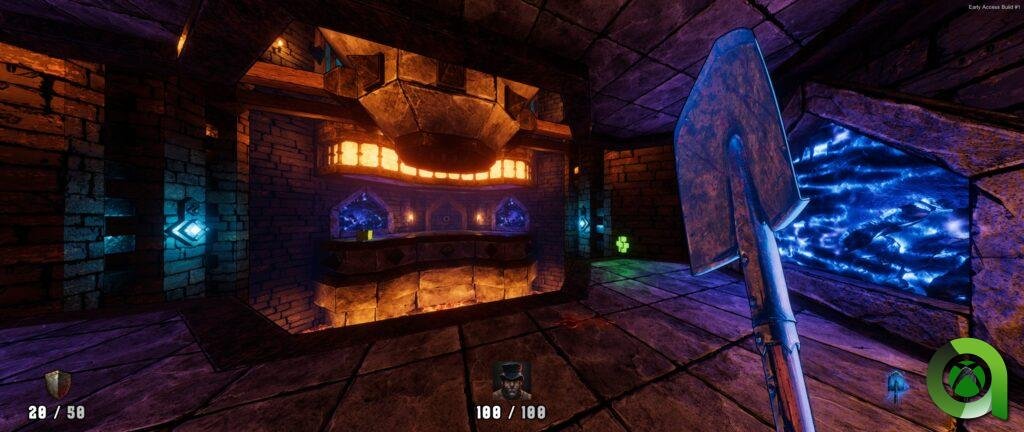
Task: Select the top-hat character portrait
Action: 512,380
